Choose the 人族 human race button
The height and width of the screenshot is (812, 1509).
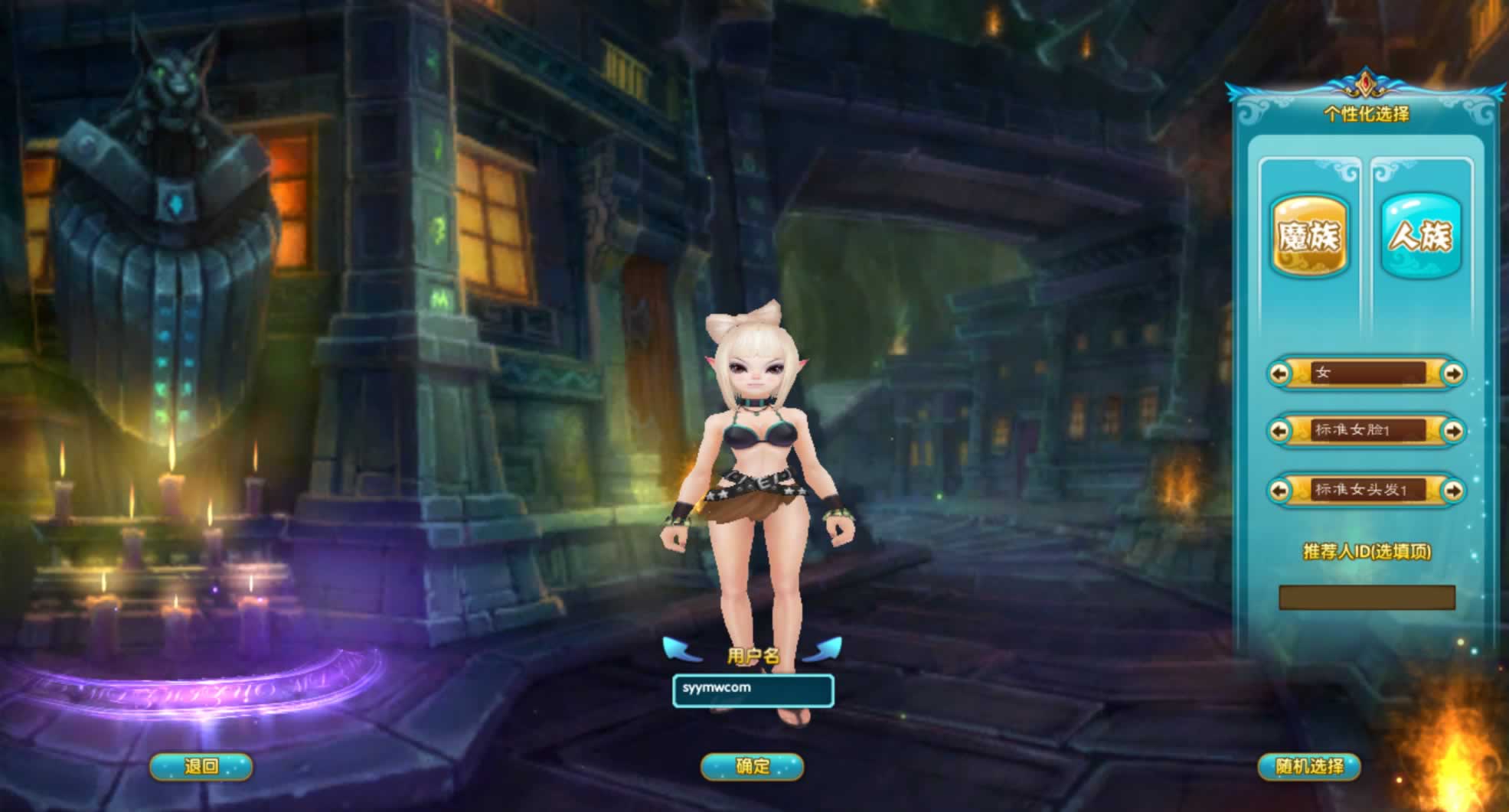(1420, 236)
